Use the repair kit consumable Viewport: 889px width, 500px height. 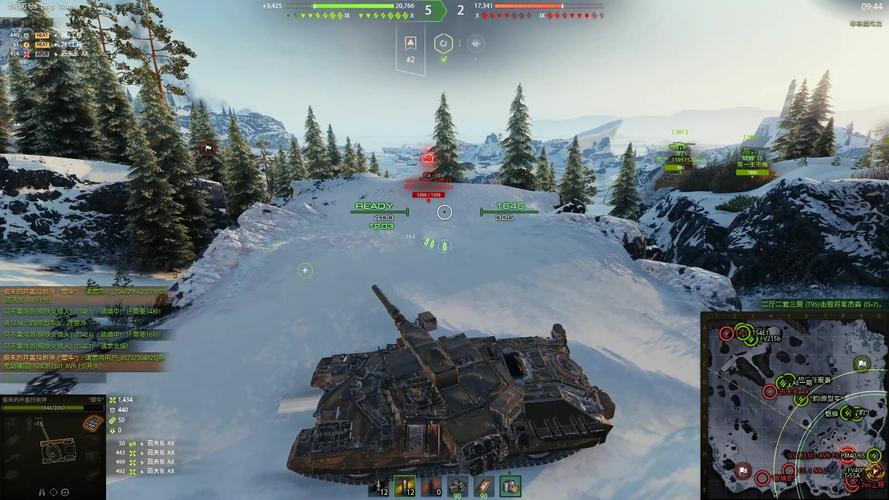pos(458,486)
